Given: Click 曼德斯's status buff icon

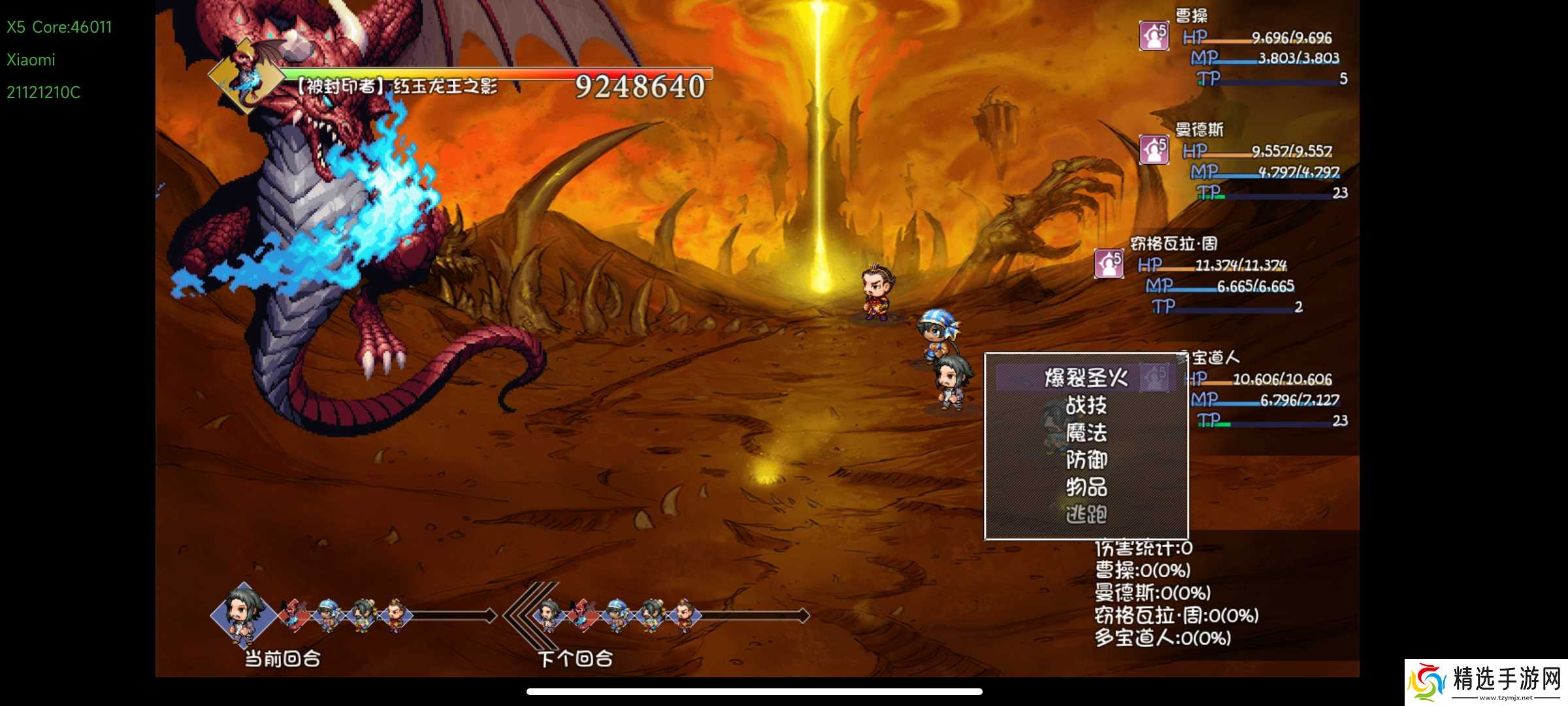Looking at the screenshot, I should point(1154,149).
